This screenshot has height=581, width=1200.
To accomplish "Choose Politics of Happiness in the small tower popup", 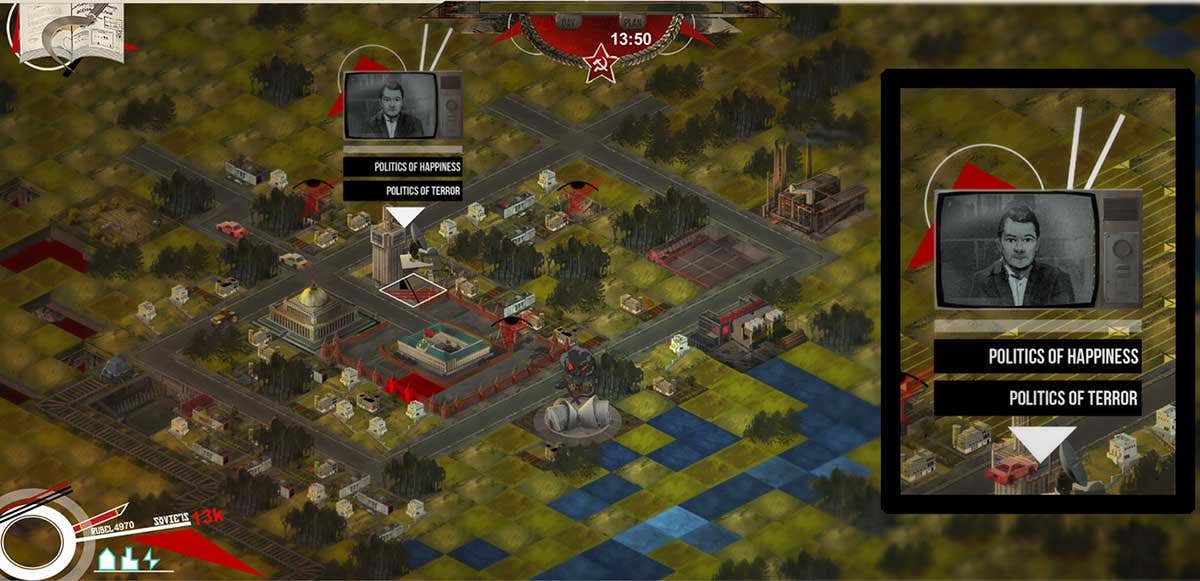I will click(403, 167).
